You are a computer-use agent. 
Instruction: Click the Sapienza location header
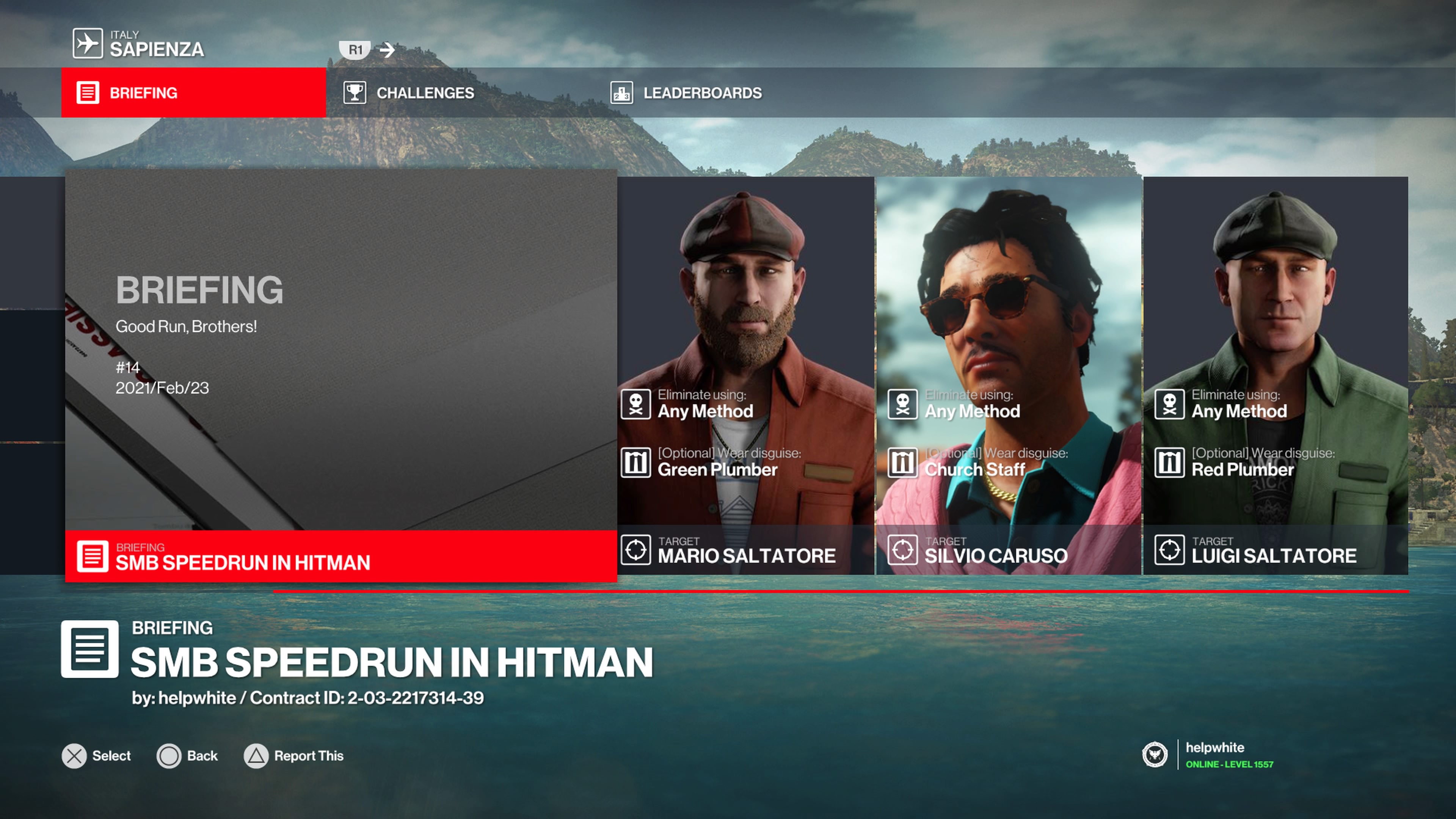(140, 44)
